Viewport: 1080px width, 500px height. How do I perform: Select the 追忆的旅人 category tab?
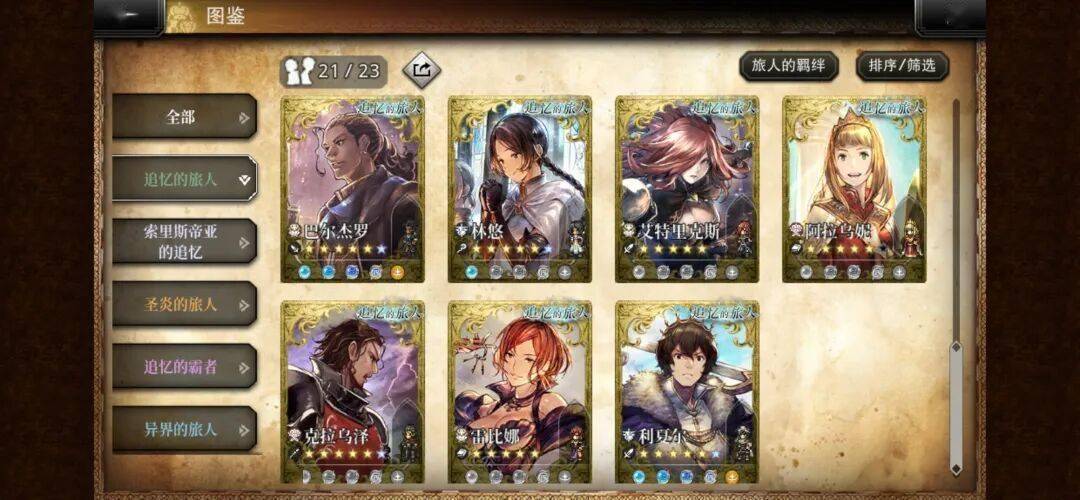click(x=184, y=179)
